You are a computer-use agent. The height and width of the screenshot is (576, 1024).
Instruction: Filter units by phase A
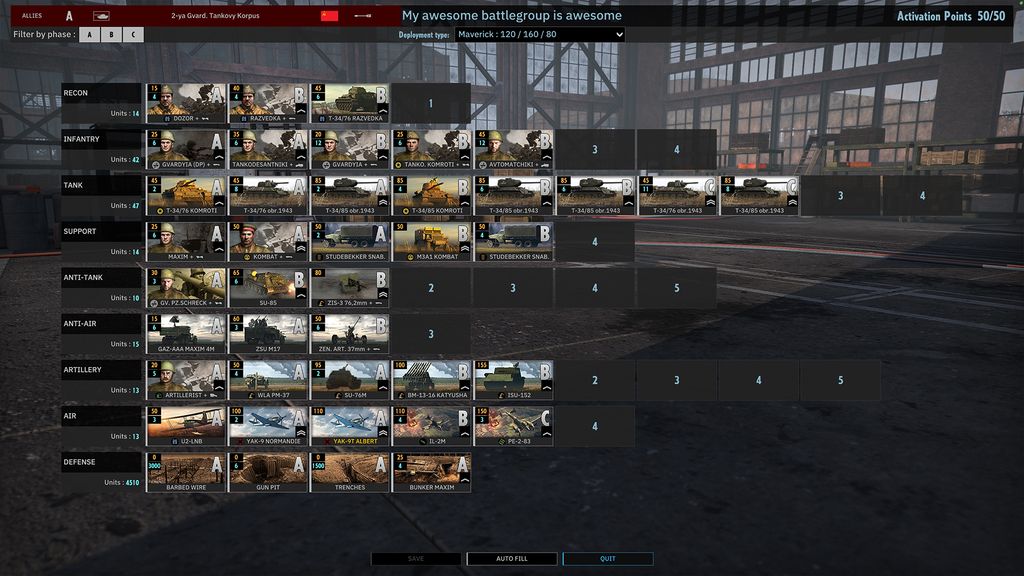pos(89,35)
